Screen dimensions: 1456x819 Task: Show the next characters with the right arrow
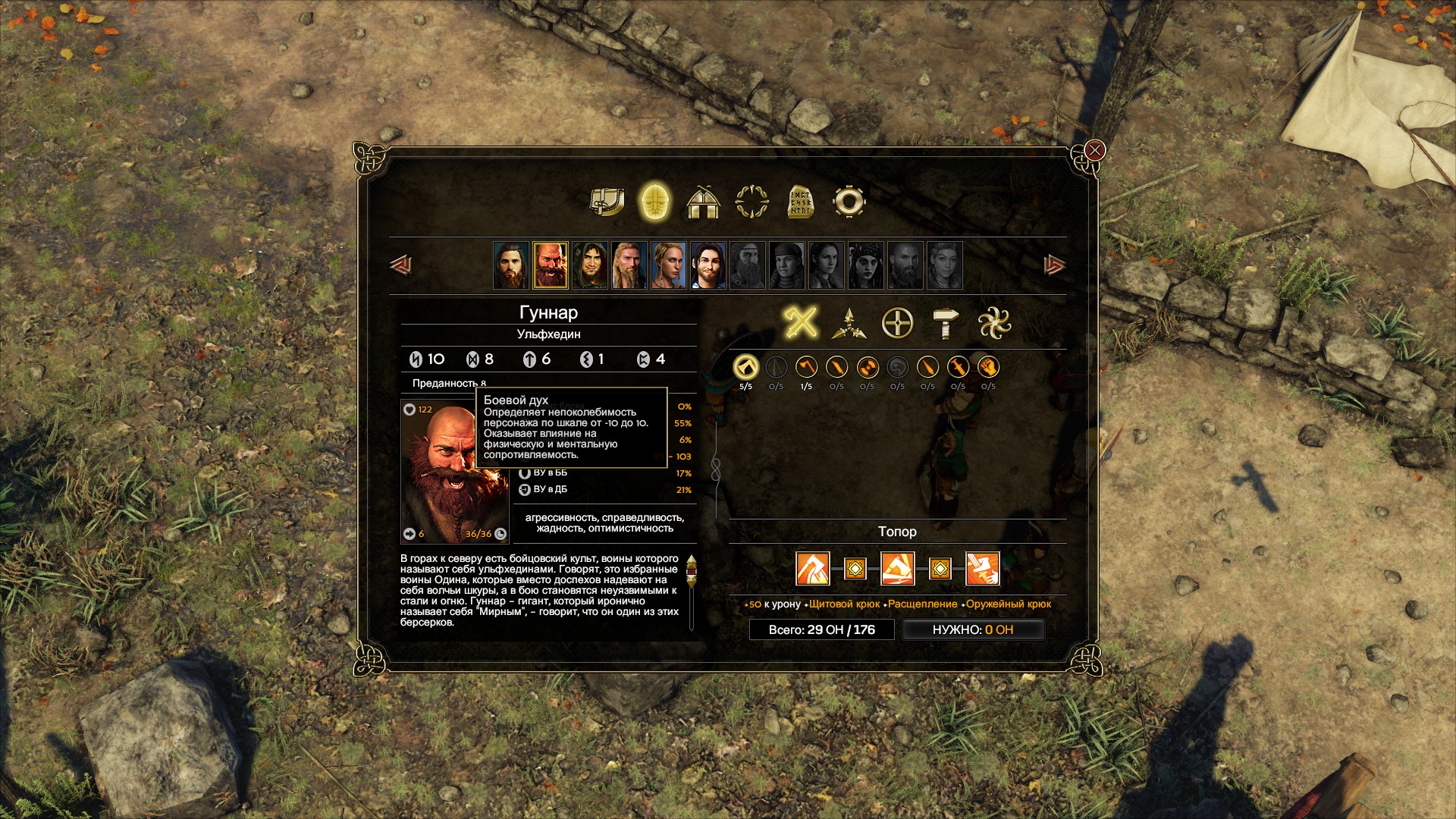[x=1054, y=265]
